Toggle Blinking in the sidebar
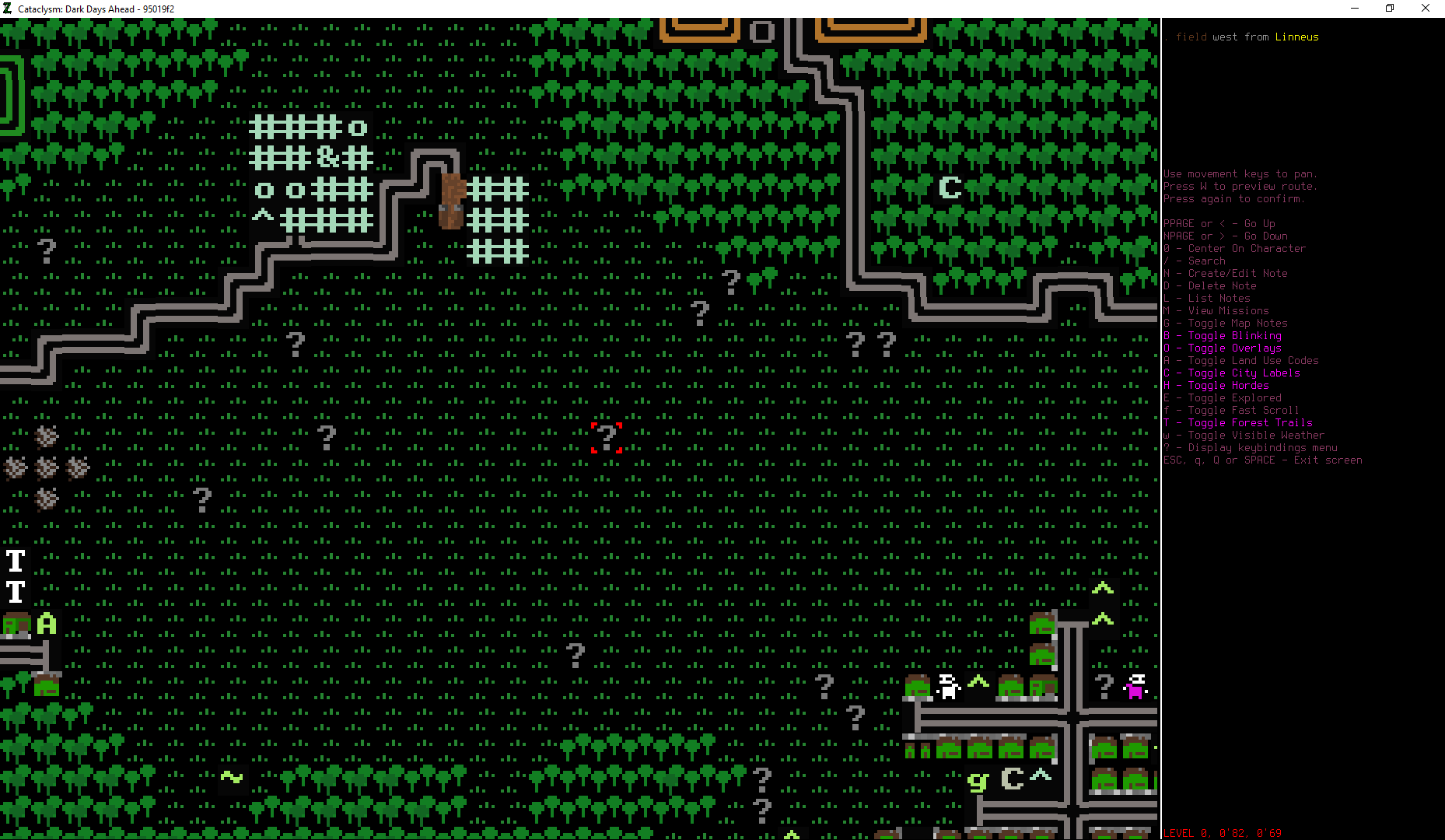 point(1223,335)
